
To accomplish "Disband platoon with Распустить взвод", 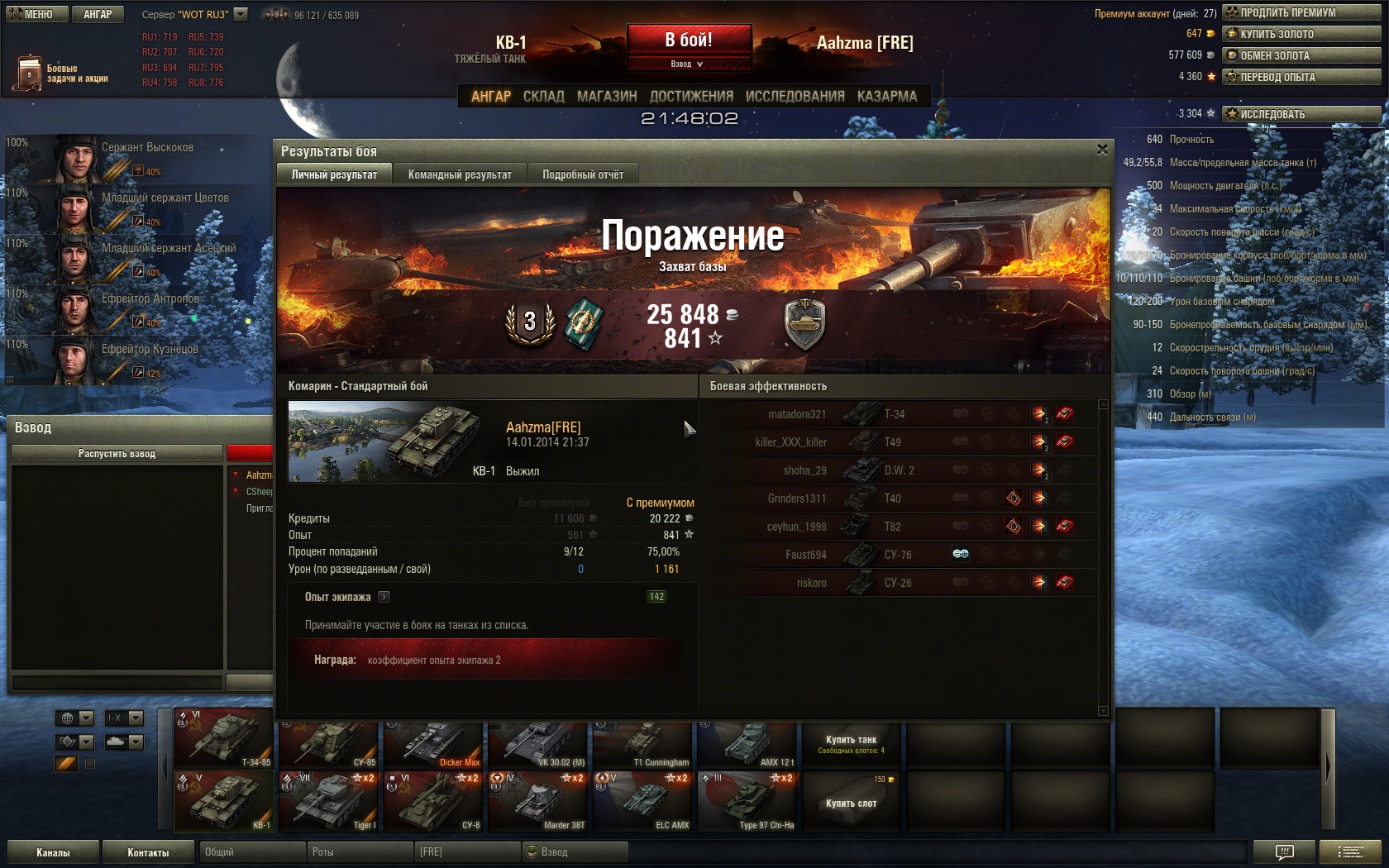I will coord(117,453).
